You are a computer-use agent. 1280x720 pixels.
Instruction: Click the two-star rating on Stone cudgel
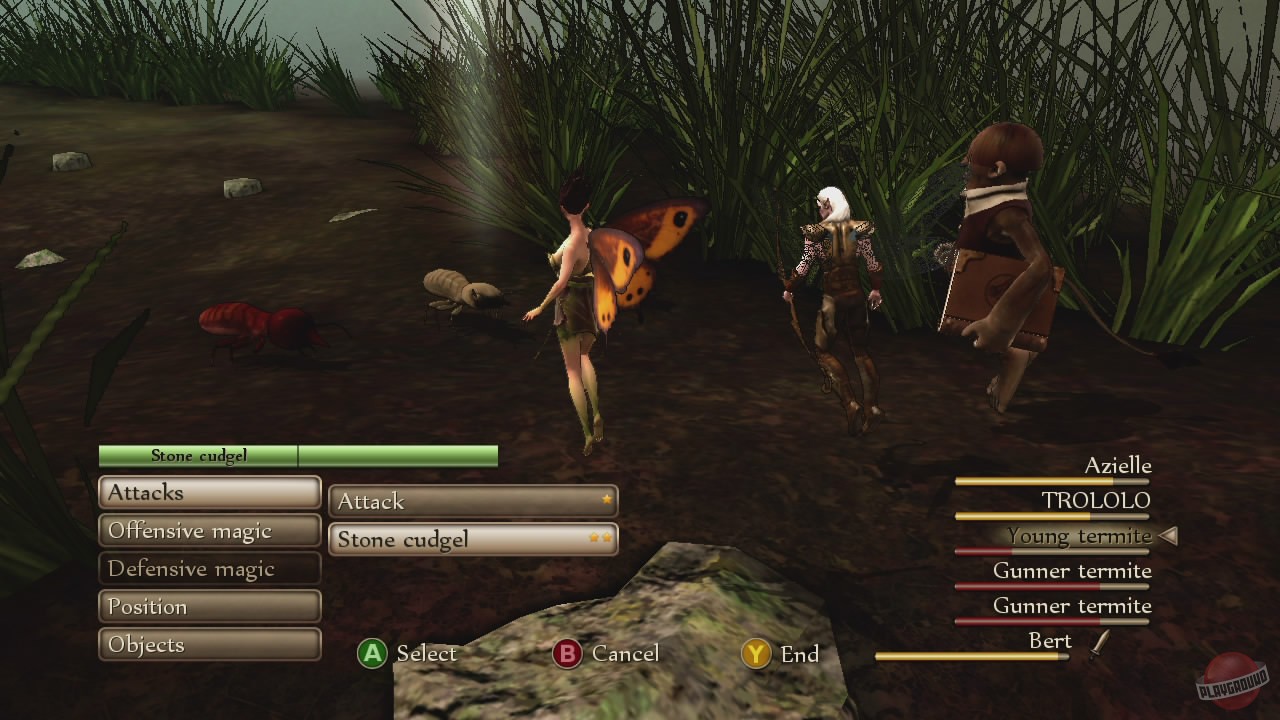[x=600, y=536]
